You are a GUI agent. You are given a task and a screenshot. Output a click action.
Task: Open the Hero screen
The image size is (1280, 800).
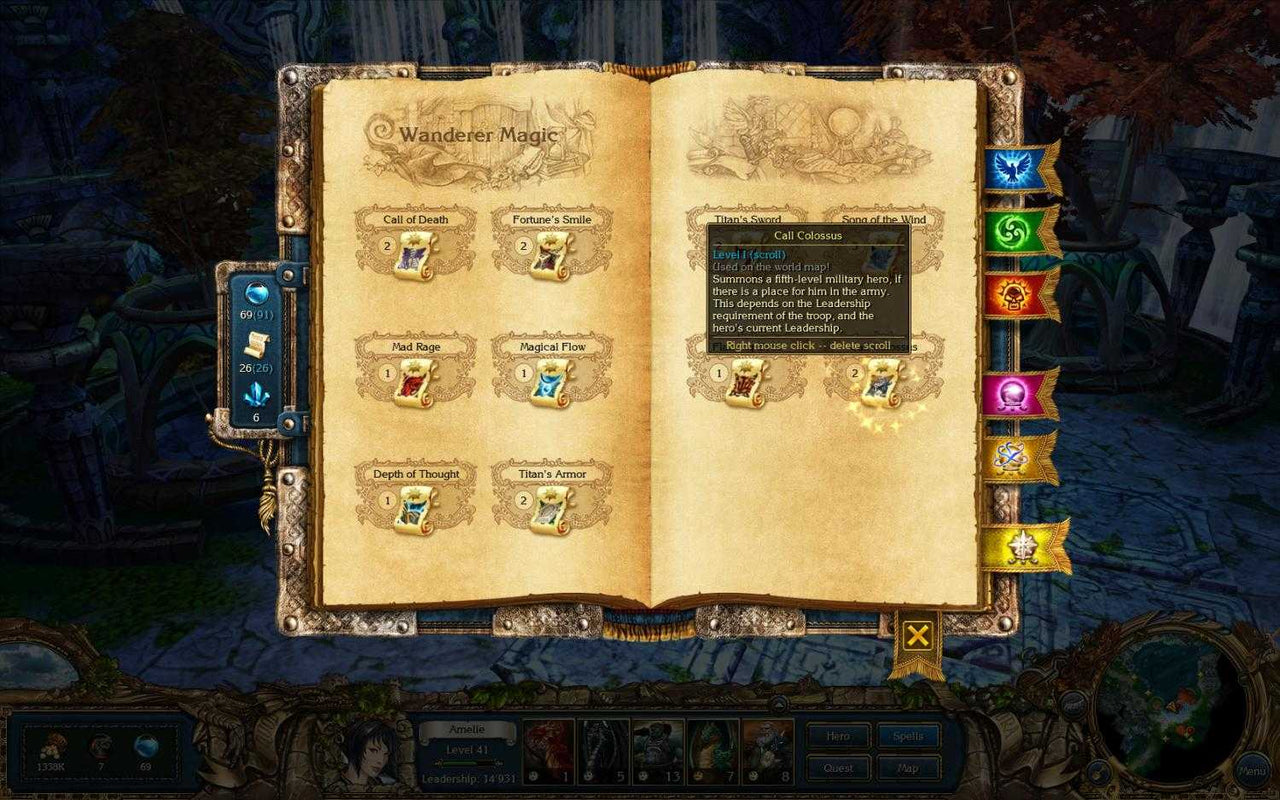tap(838, 737)
